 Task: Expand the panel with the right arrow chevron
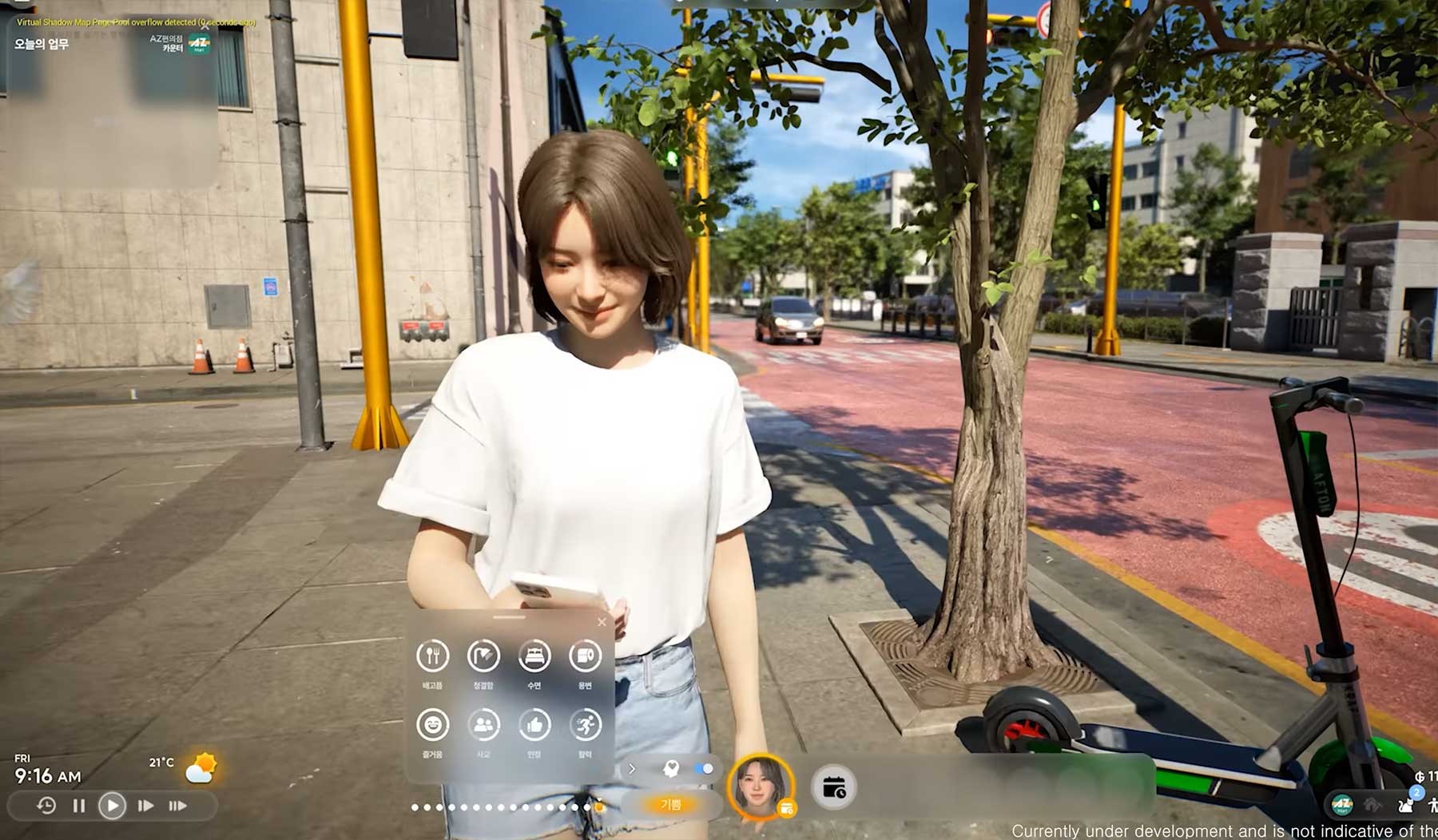pyautogui.click(x=632, y=769)
